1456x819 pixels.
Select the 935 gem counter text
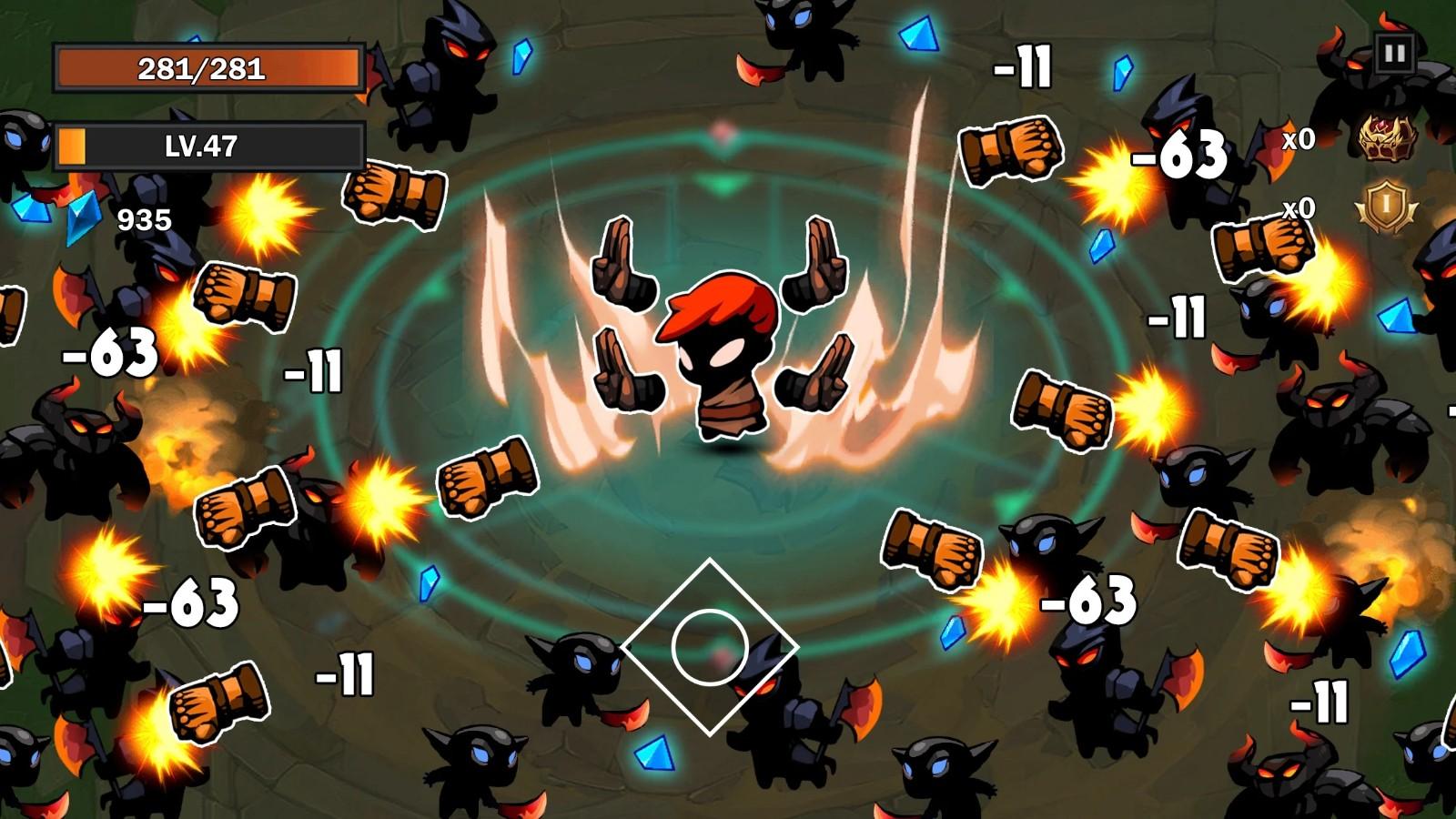tap(144, 218)
